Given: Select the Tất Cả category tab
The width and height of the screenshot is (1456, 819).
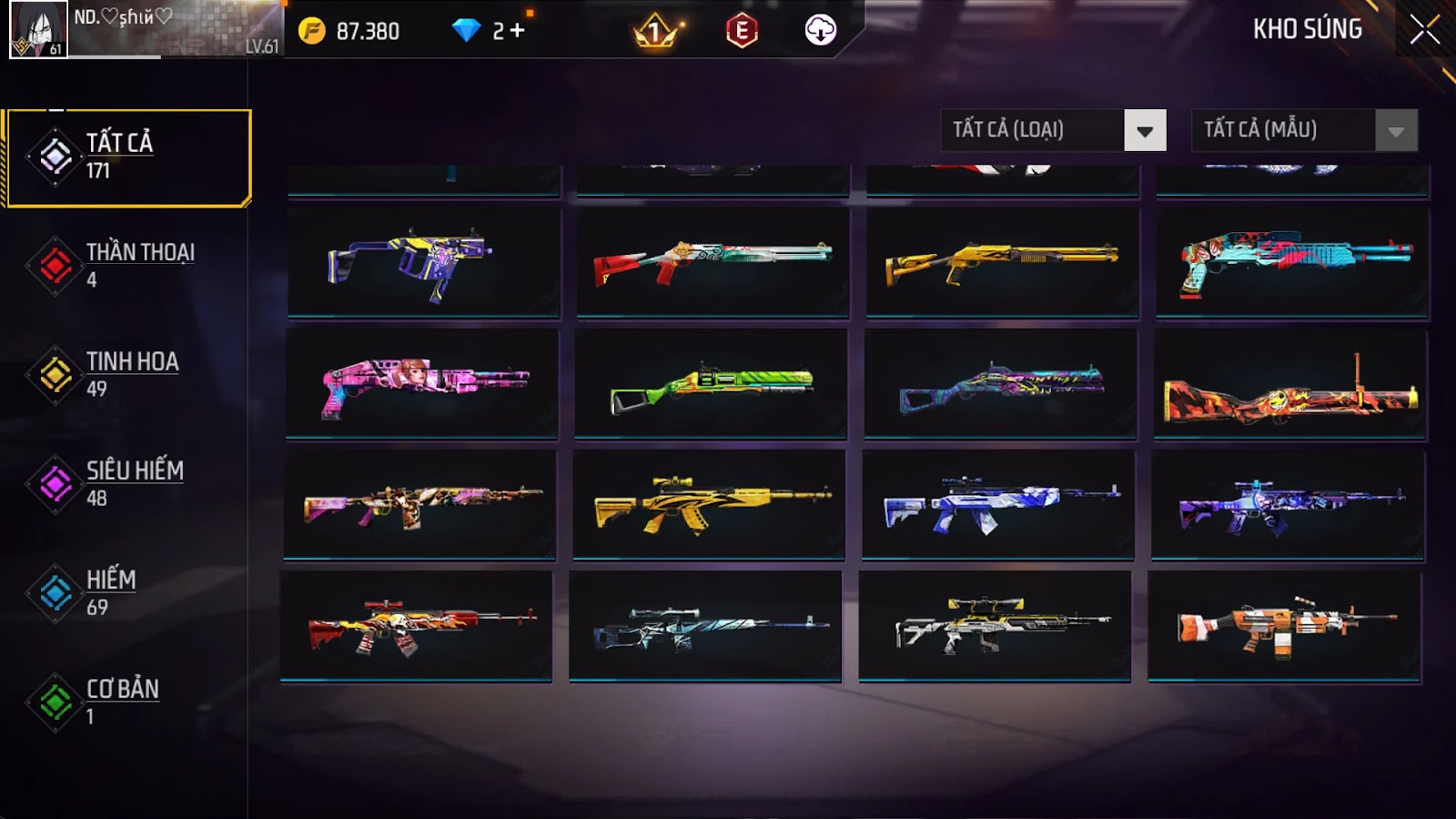Looking at the screenshot, I should coord(128,157).
